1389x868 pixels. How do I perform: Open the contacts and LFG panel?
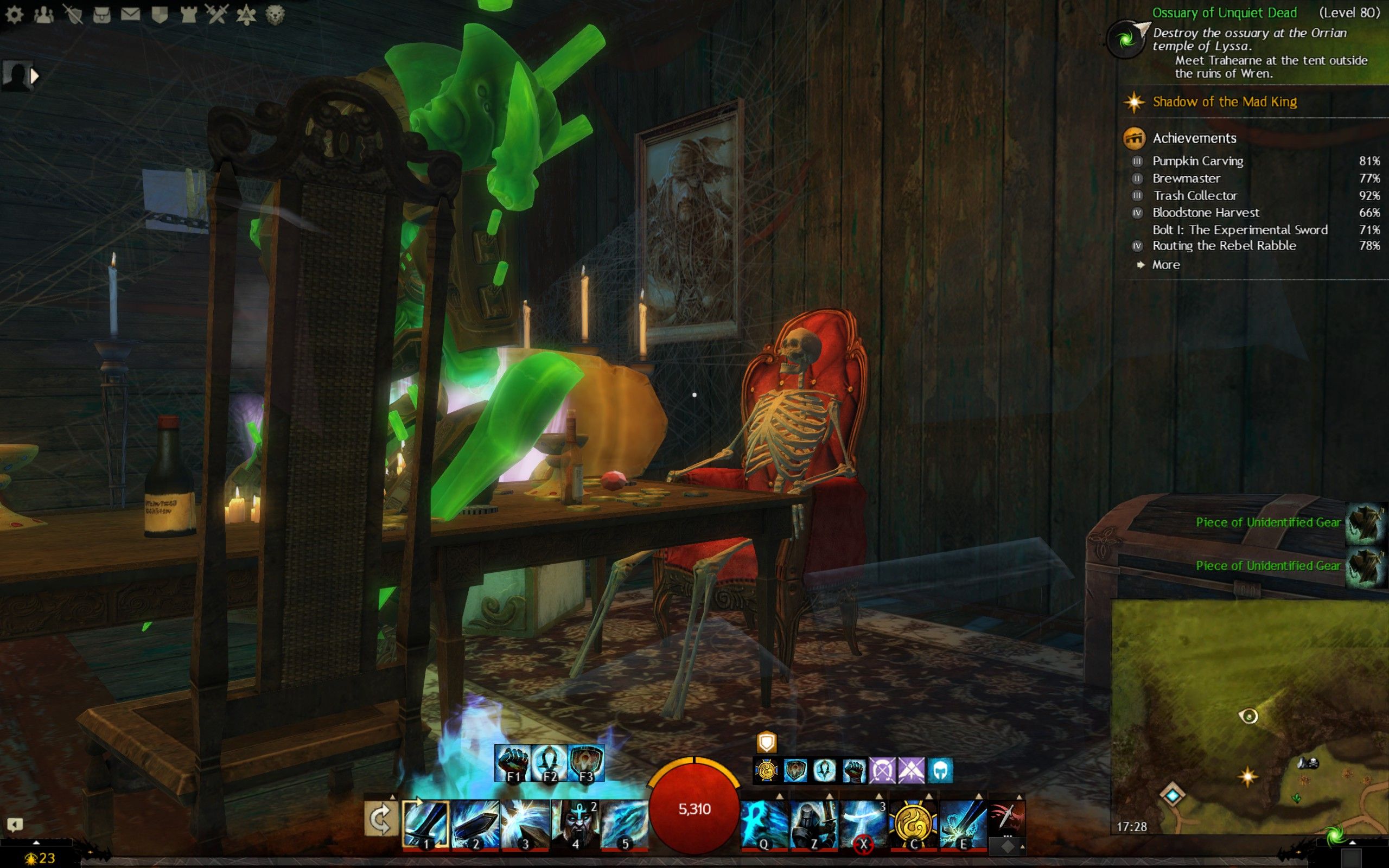pos(43,15)
